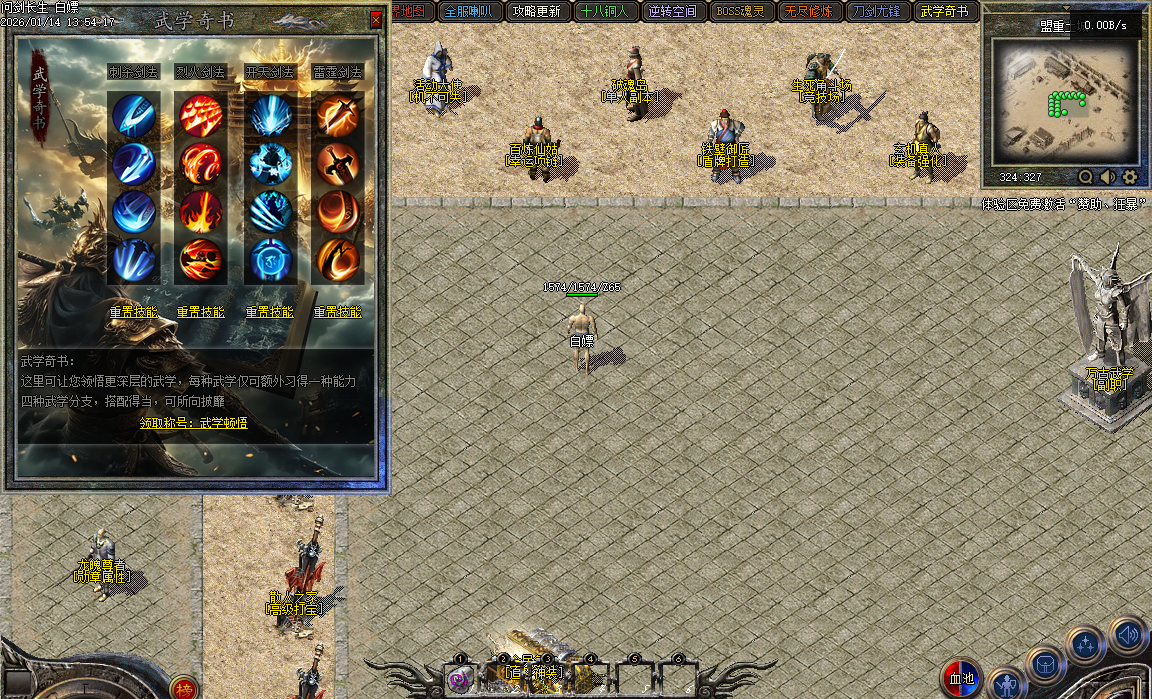The height and width of the screenshot is (699, 1152).
Task: Choose the 刀剑尤锋 button
Action: (877, 12)
